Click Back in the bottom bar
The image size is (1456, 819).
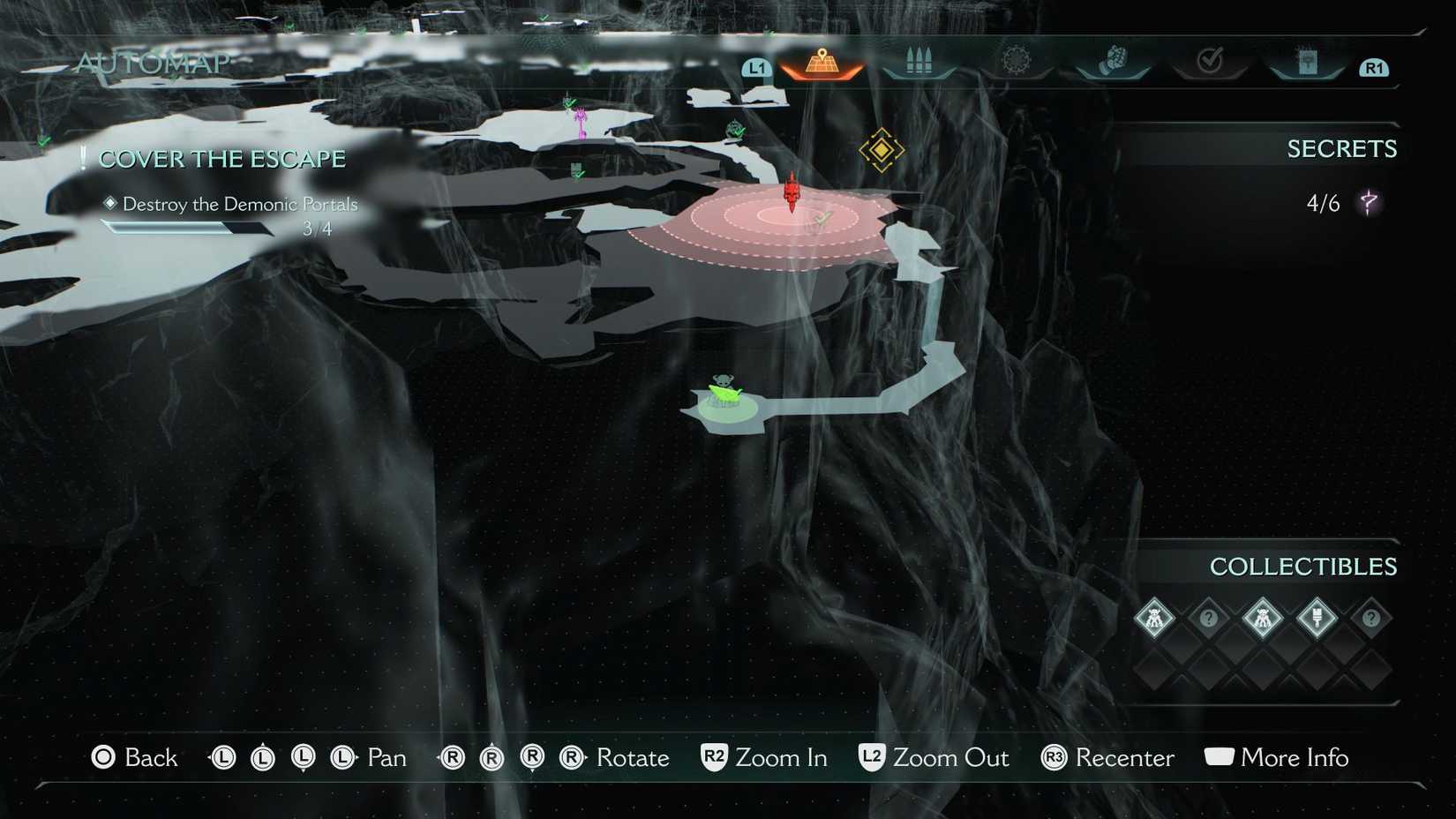[x=148, y=757]
